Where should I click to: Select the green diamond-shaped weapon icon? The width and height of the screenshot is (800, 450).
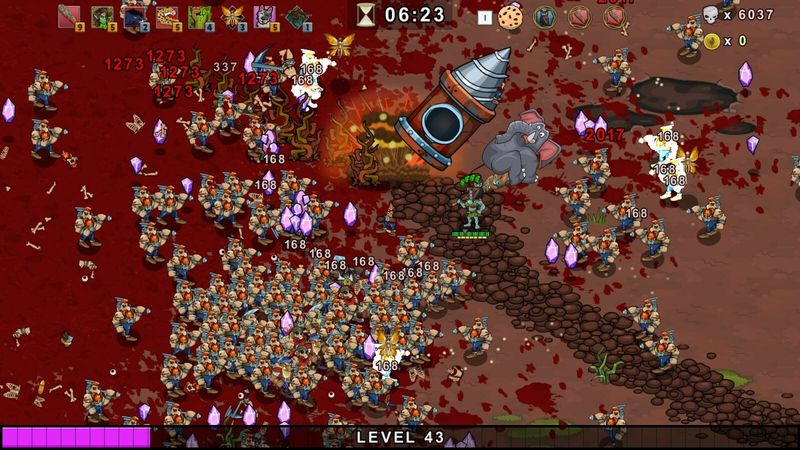click(x=297, y=15)
